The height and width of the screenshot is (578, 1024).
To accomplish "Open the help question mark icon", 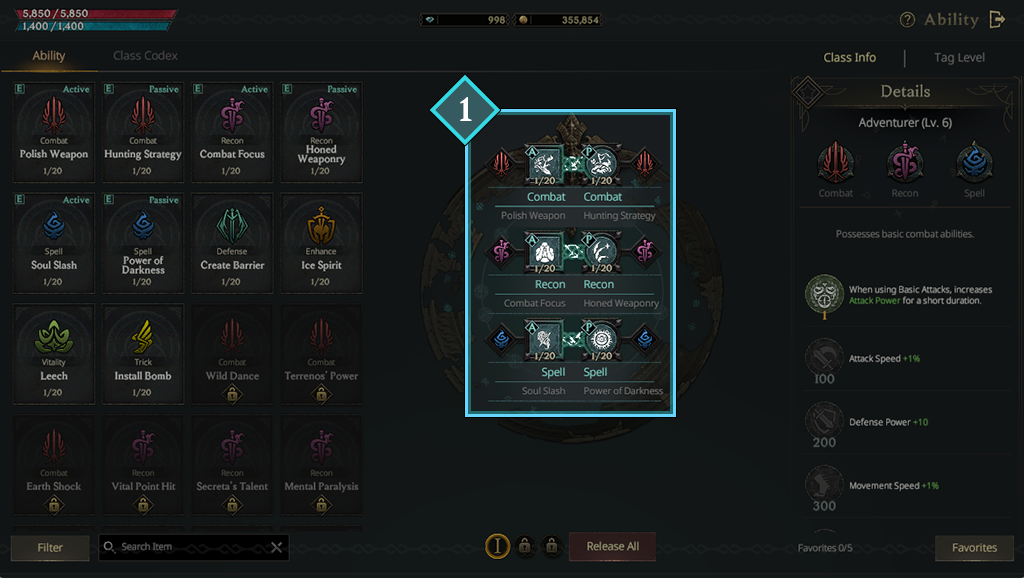I will (907, 20).
